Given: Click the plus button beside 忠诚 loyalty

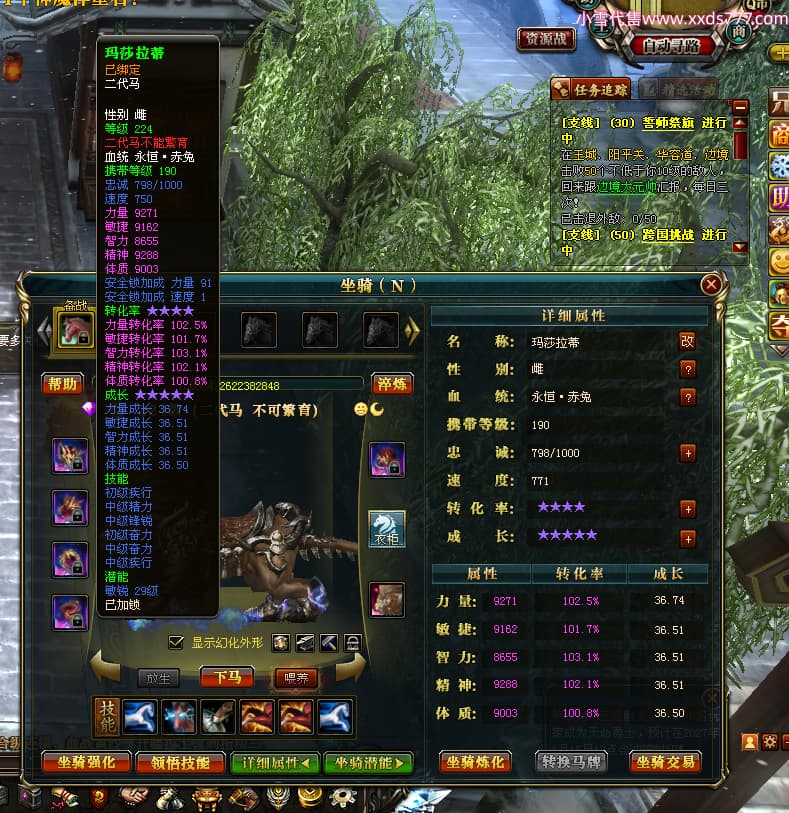Looking at the screenshot, I should click(688, 453).
